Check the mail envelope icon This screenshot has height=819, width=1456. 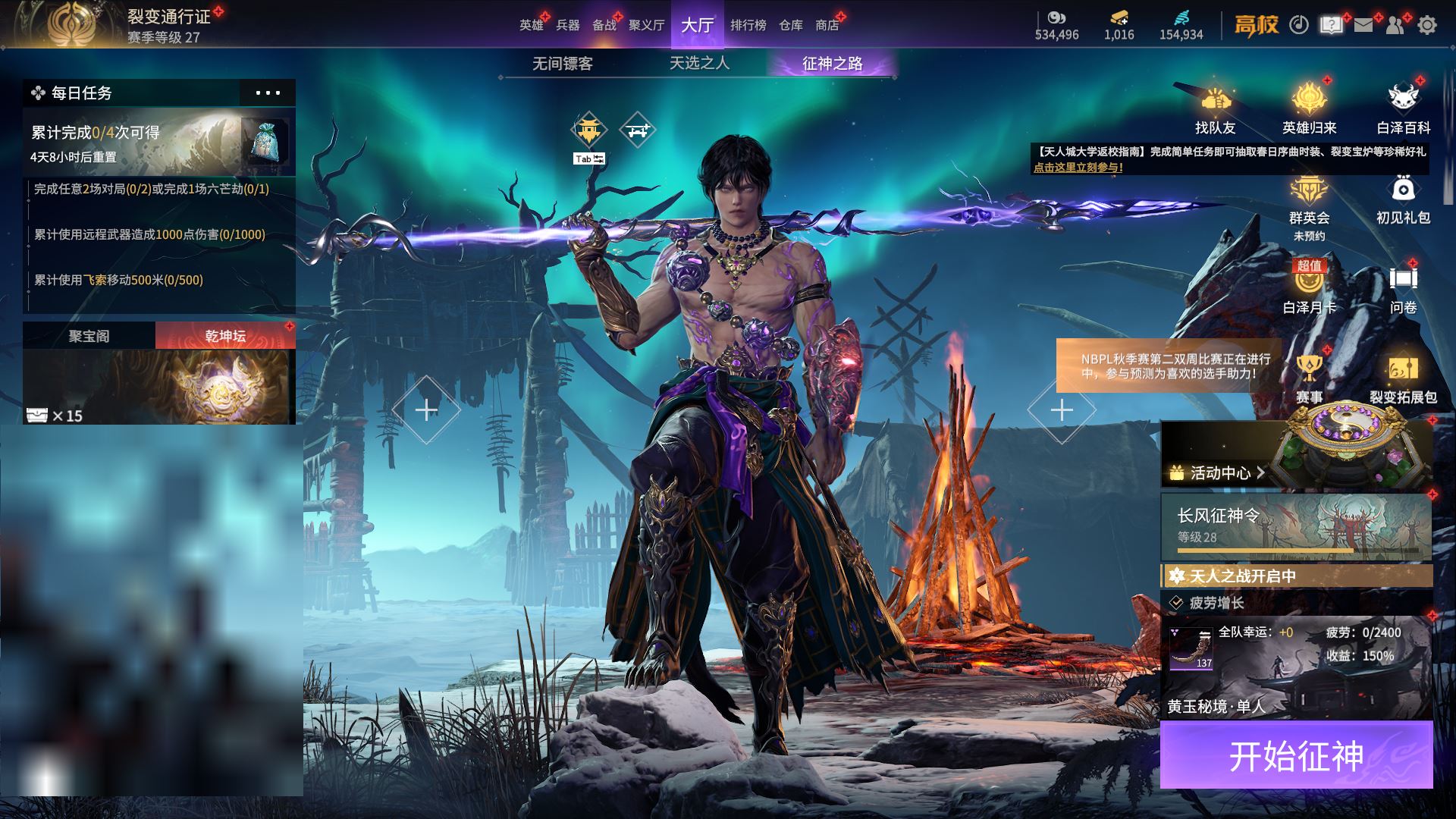click(1363, 25)
